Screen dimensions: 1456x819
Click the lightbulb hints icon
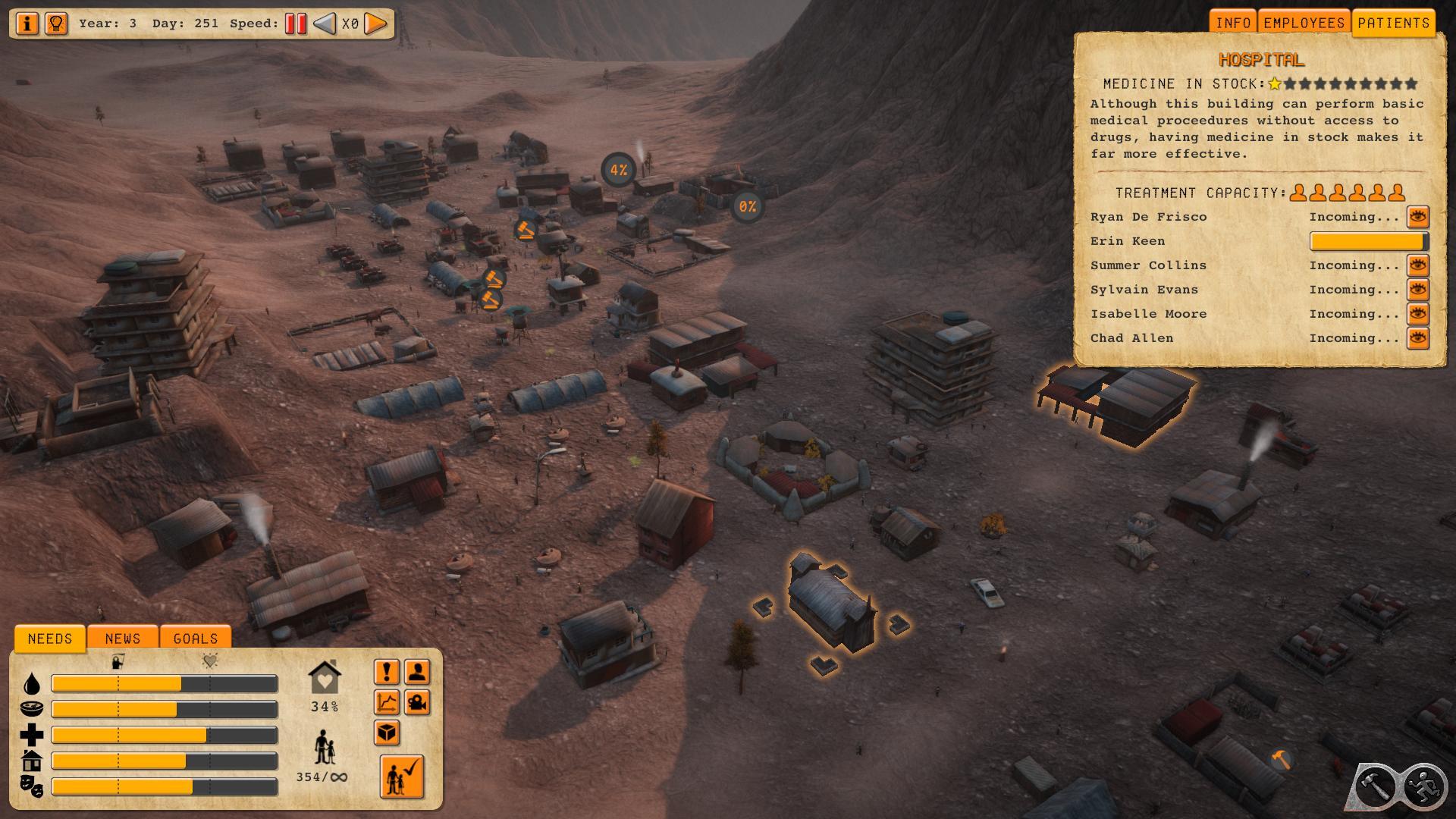pyautogui.click(x=56, y=24)
